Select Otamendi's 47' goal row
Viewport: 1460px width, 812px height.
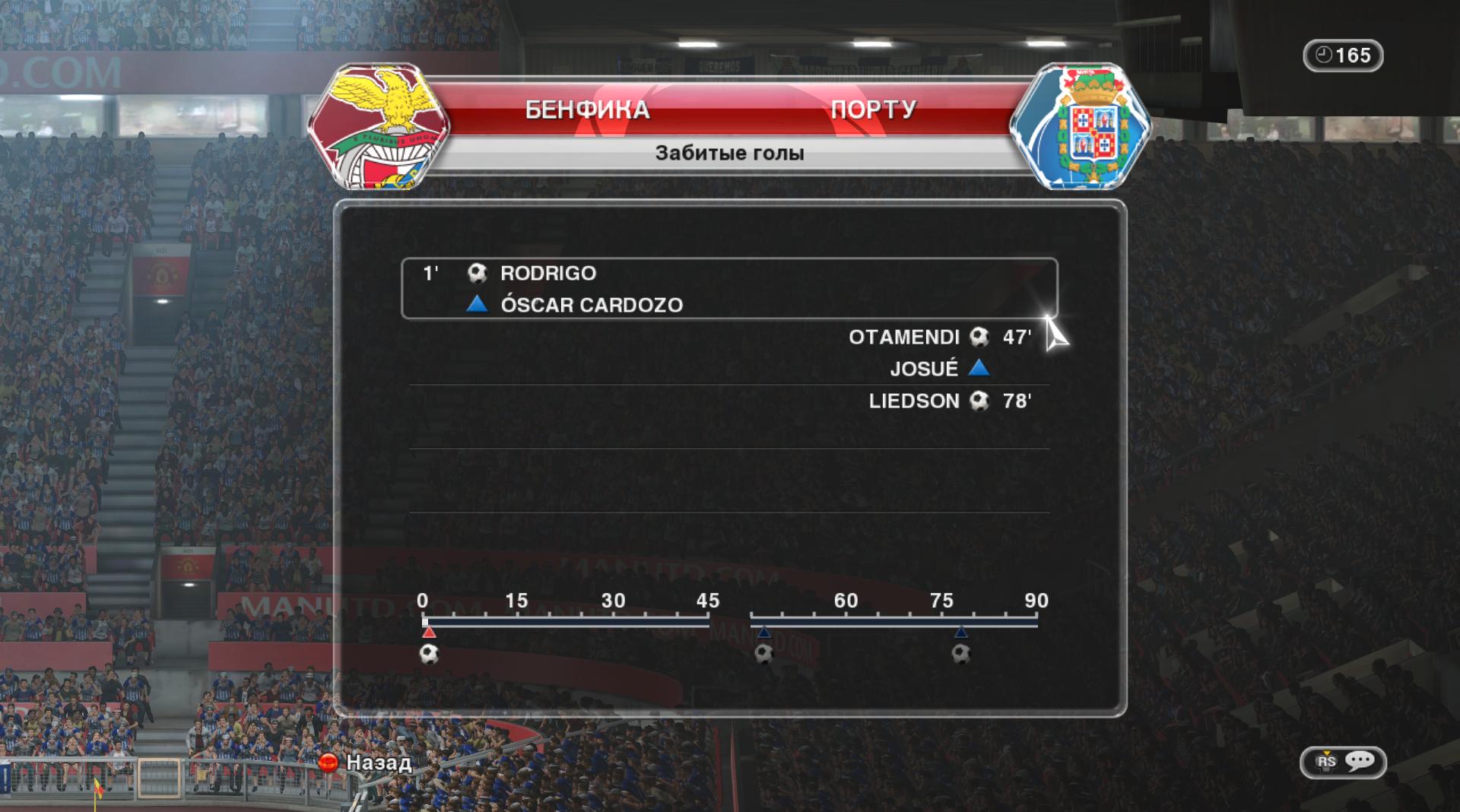940,337
